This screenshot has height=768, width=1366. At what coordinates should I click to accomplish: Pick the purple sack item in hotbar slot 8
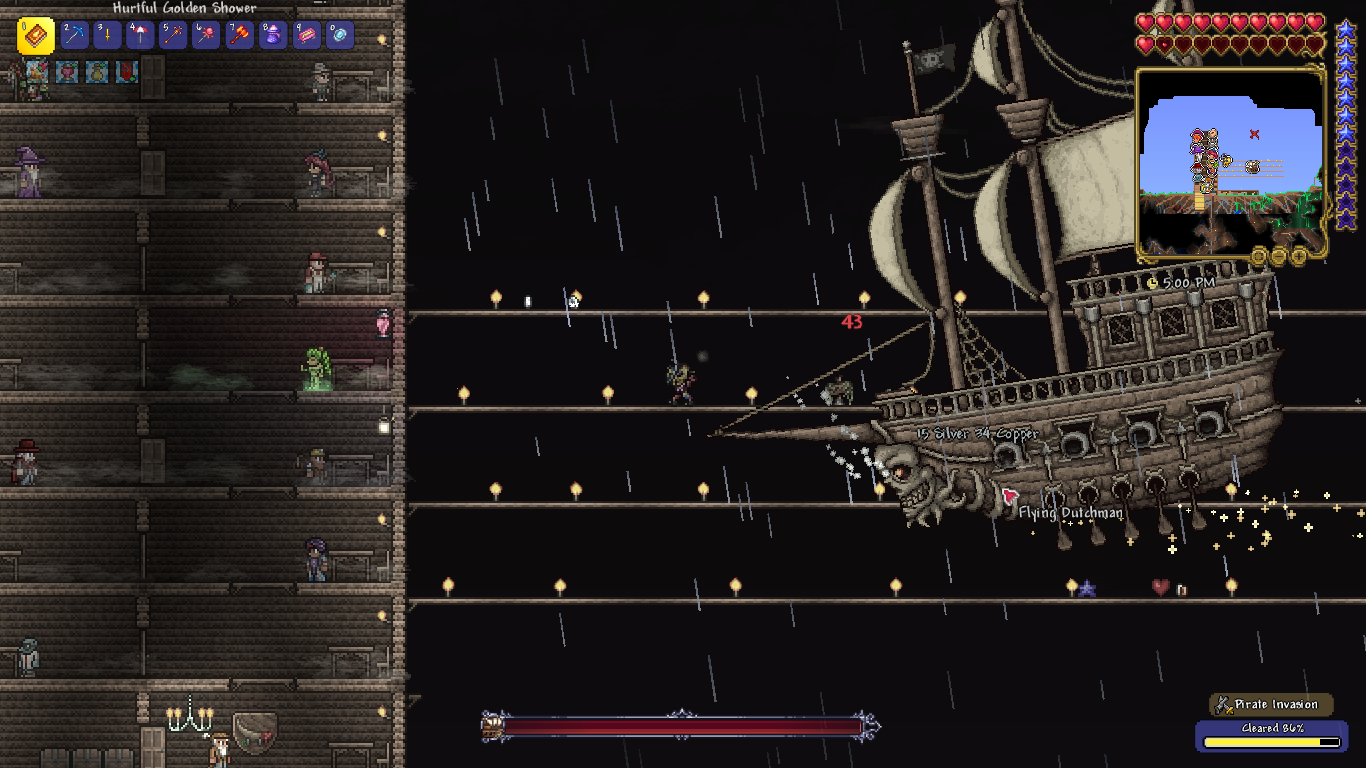pos(272,36)
